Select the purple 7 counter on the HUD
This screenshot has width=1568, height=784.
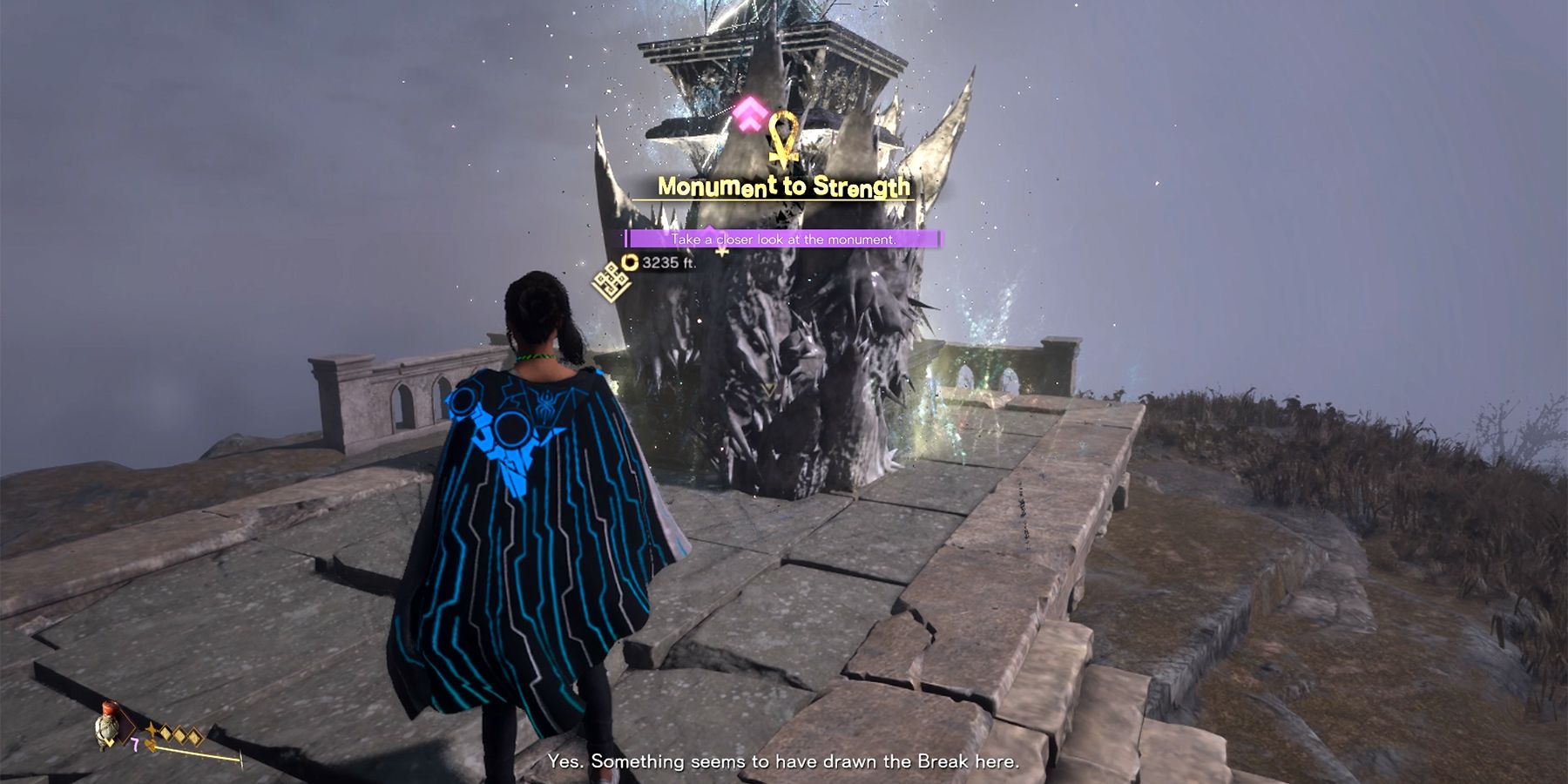pos(135,744)
